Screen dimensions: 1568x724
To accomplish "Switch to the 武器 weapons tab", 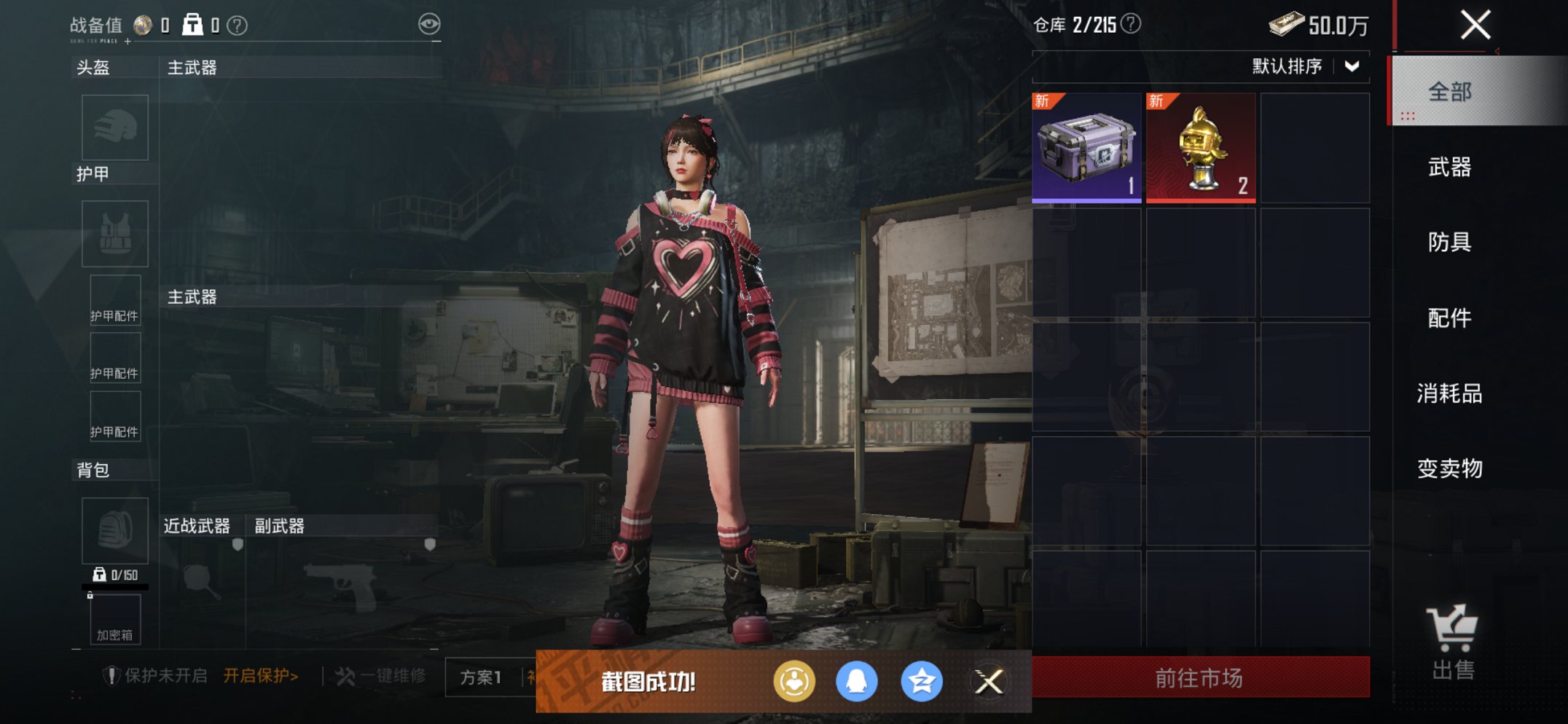I will click(1448, 168).
